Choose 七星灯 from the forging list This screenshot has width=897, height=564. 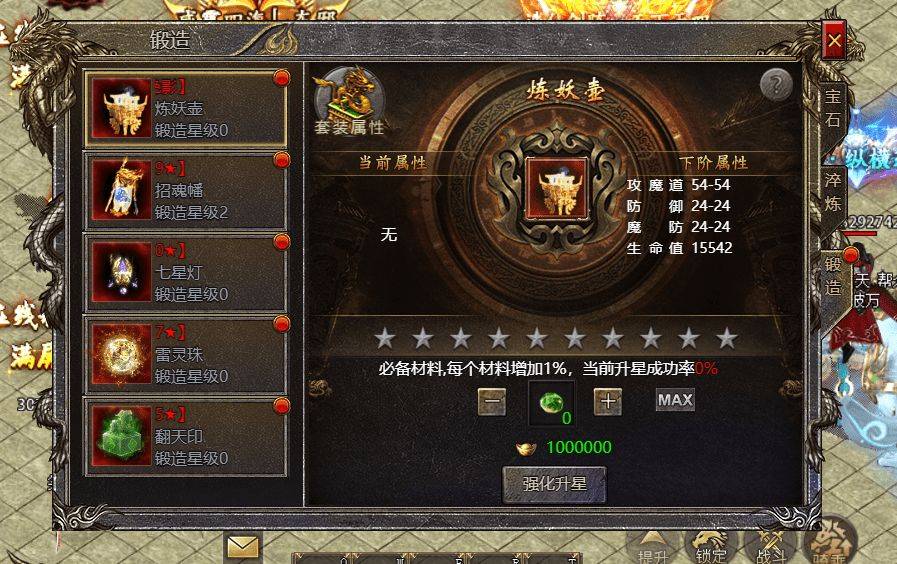[186, 272]
